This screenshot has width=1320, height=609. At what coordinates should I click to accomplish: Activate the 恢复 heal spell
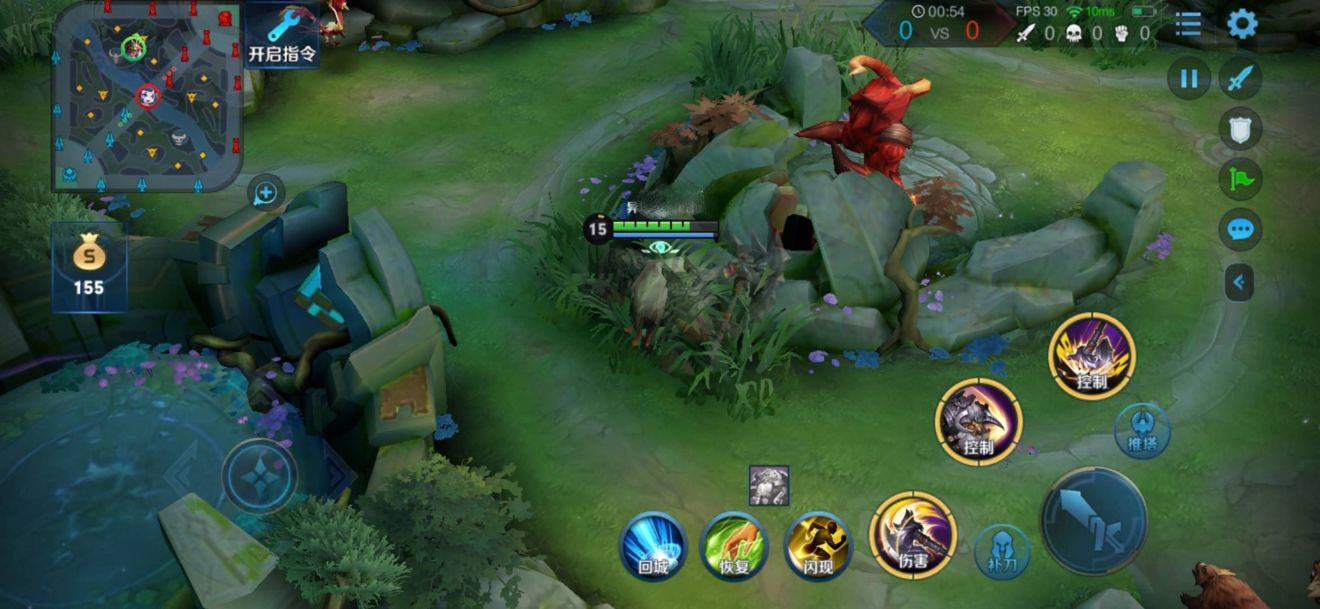735,546
